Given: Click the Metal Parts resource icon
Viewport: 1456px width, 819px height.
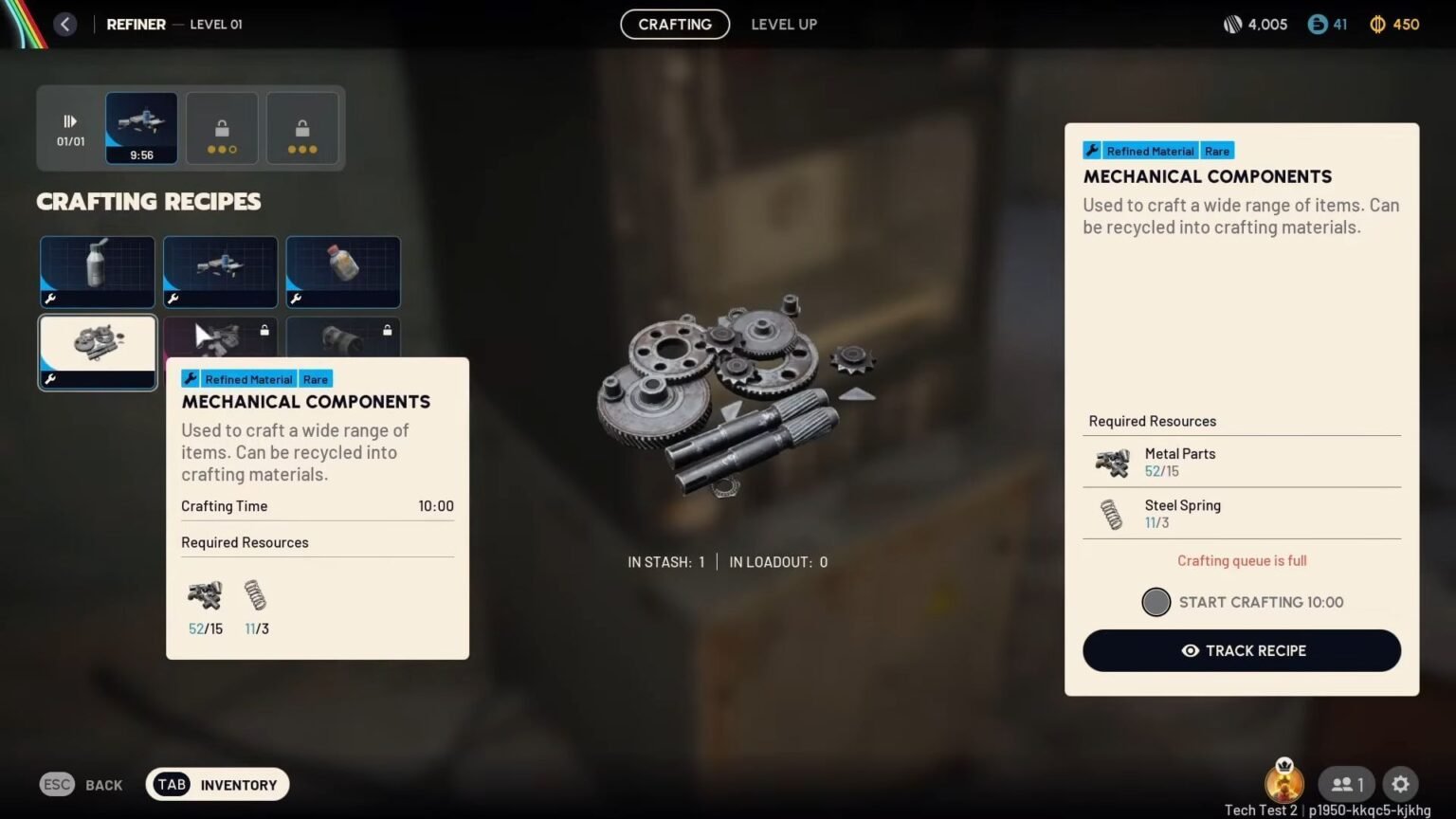Looking at the screenshot, I should [x=1110, y=462].
